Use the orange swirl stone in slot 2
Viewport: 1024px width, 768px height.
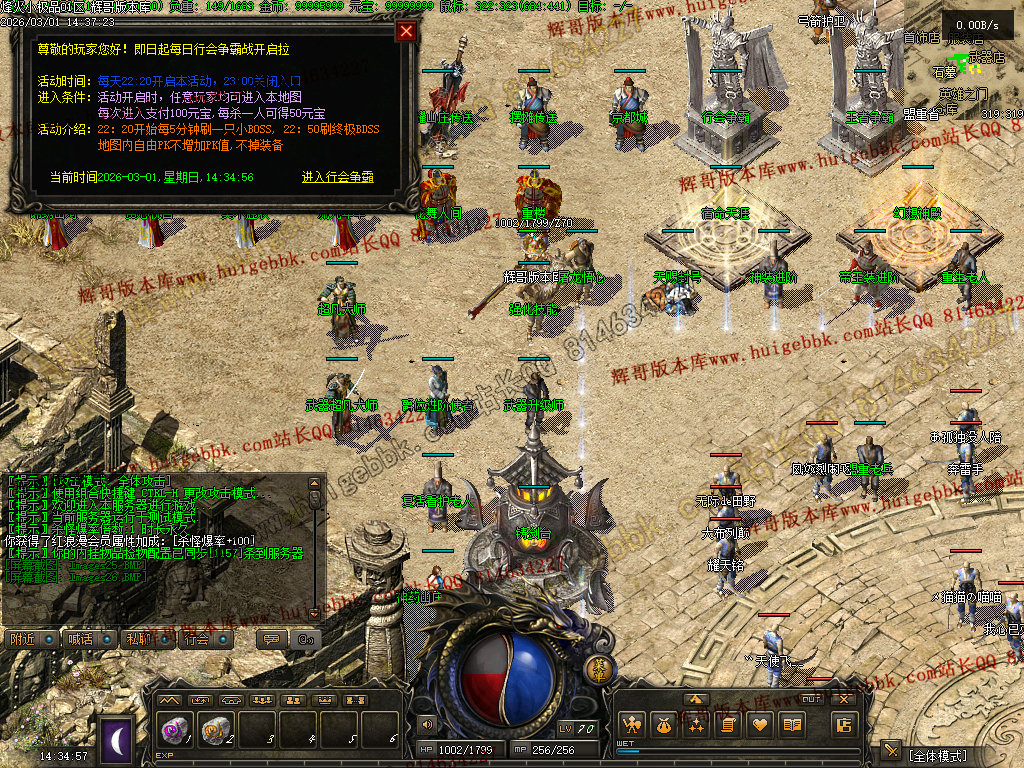click(x=217, y=731)
